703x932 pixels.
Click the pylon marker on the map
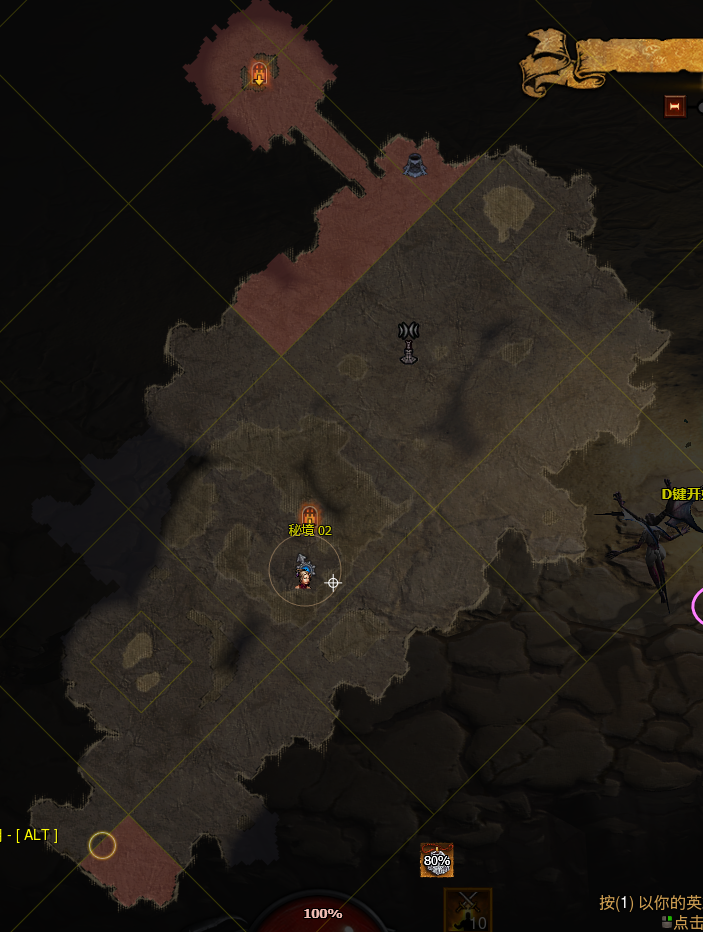point(408,342)
